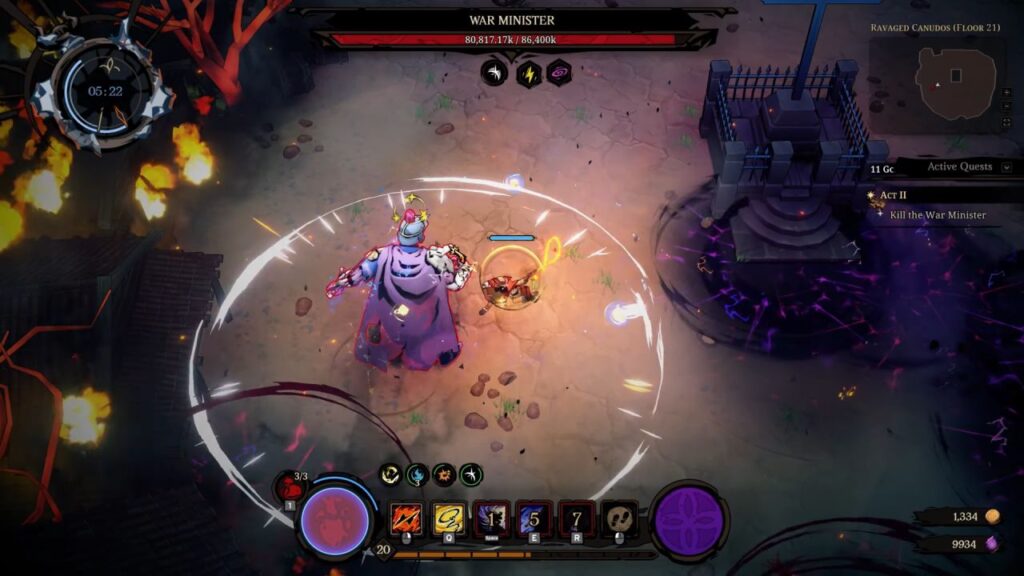
Task: Inspect the boss's white slash modifier icon
Action: 495,72
